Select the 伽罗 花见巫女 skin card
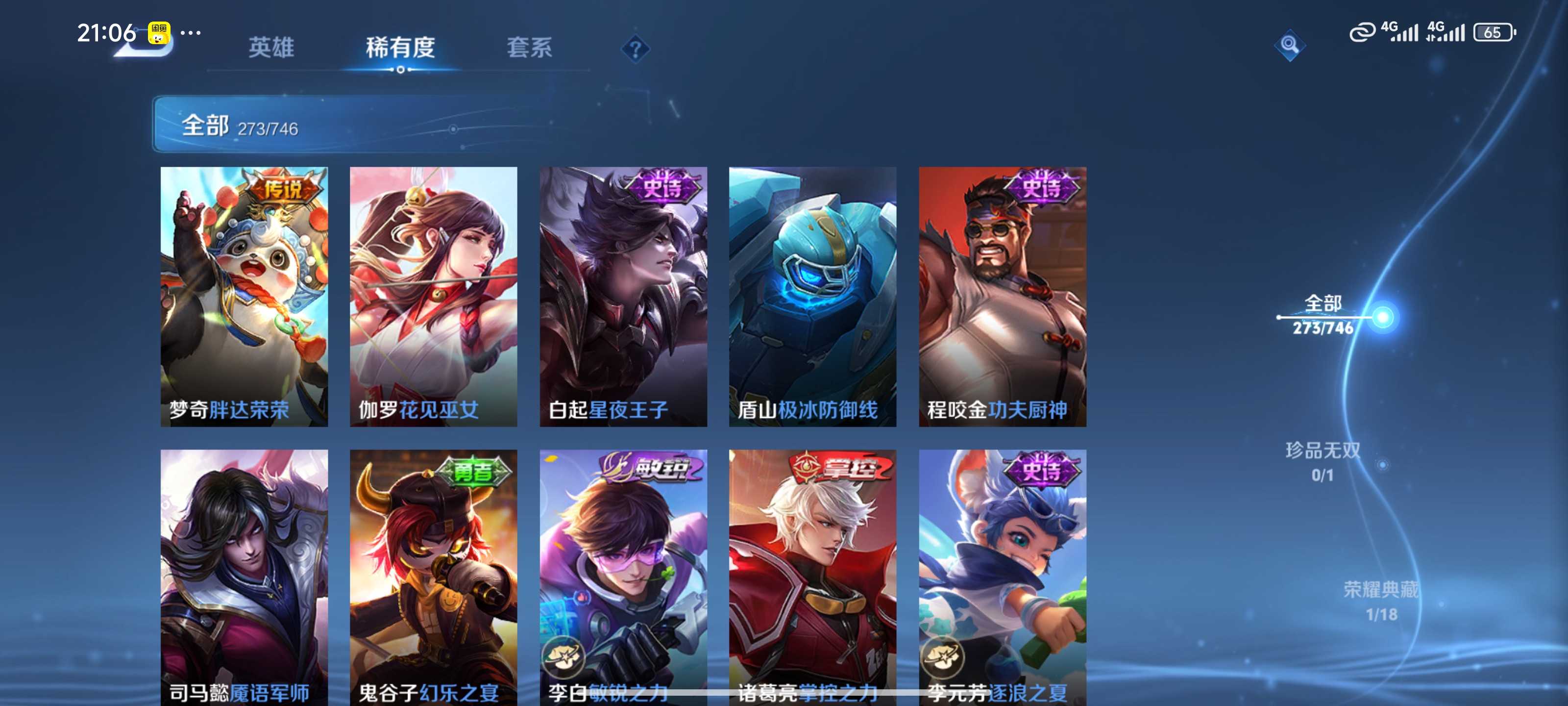This screenshot has height=706, width=1568. (433, 296)
